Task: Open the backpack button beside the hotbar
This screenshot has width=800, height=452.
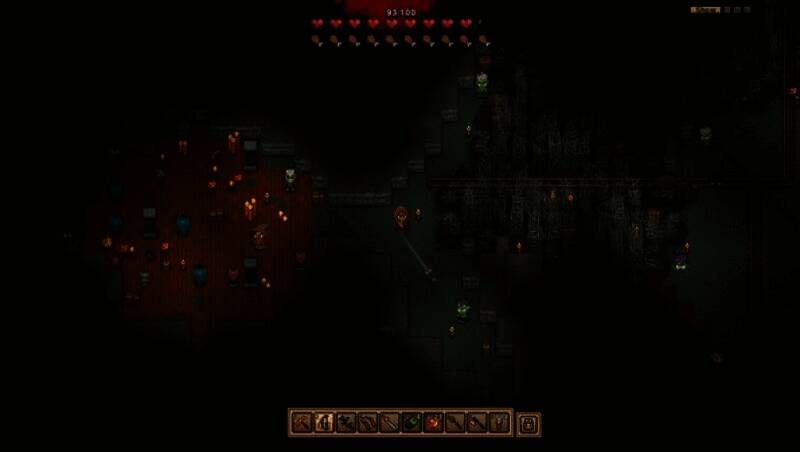Action: tap(529, 423)
